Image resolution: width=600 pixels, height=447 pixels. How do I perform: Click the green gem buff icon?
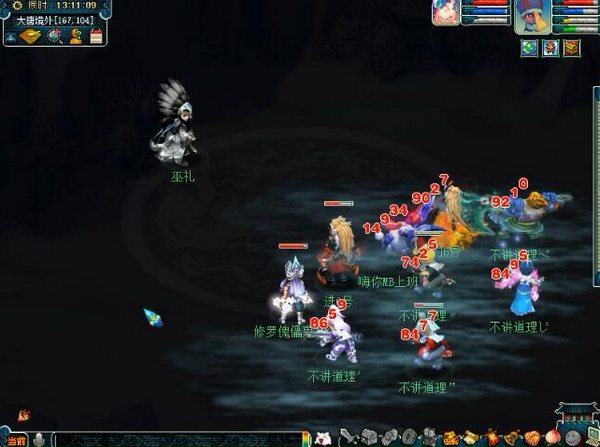pyautogui.click(x=530, y=47)
